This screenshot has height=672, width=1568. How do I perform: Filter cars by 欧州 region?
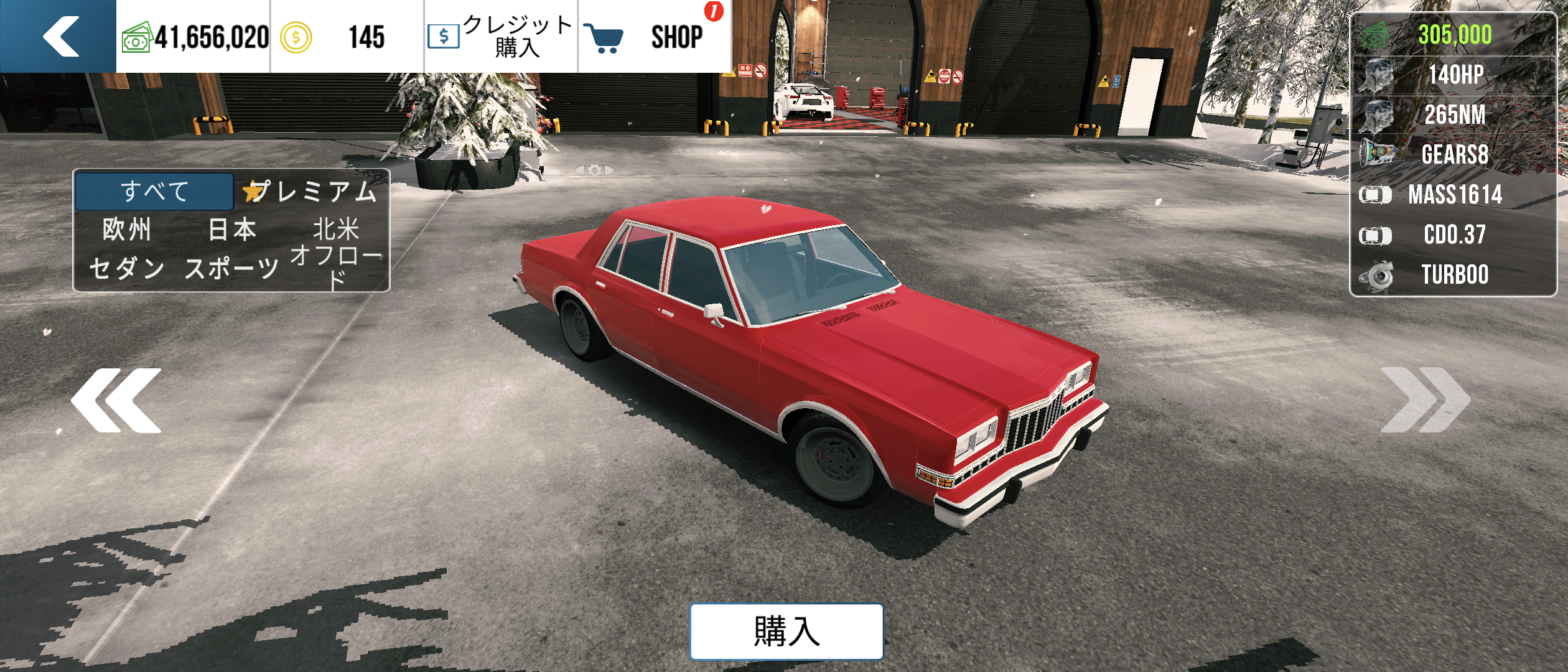pos(127,230)
